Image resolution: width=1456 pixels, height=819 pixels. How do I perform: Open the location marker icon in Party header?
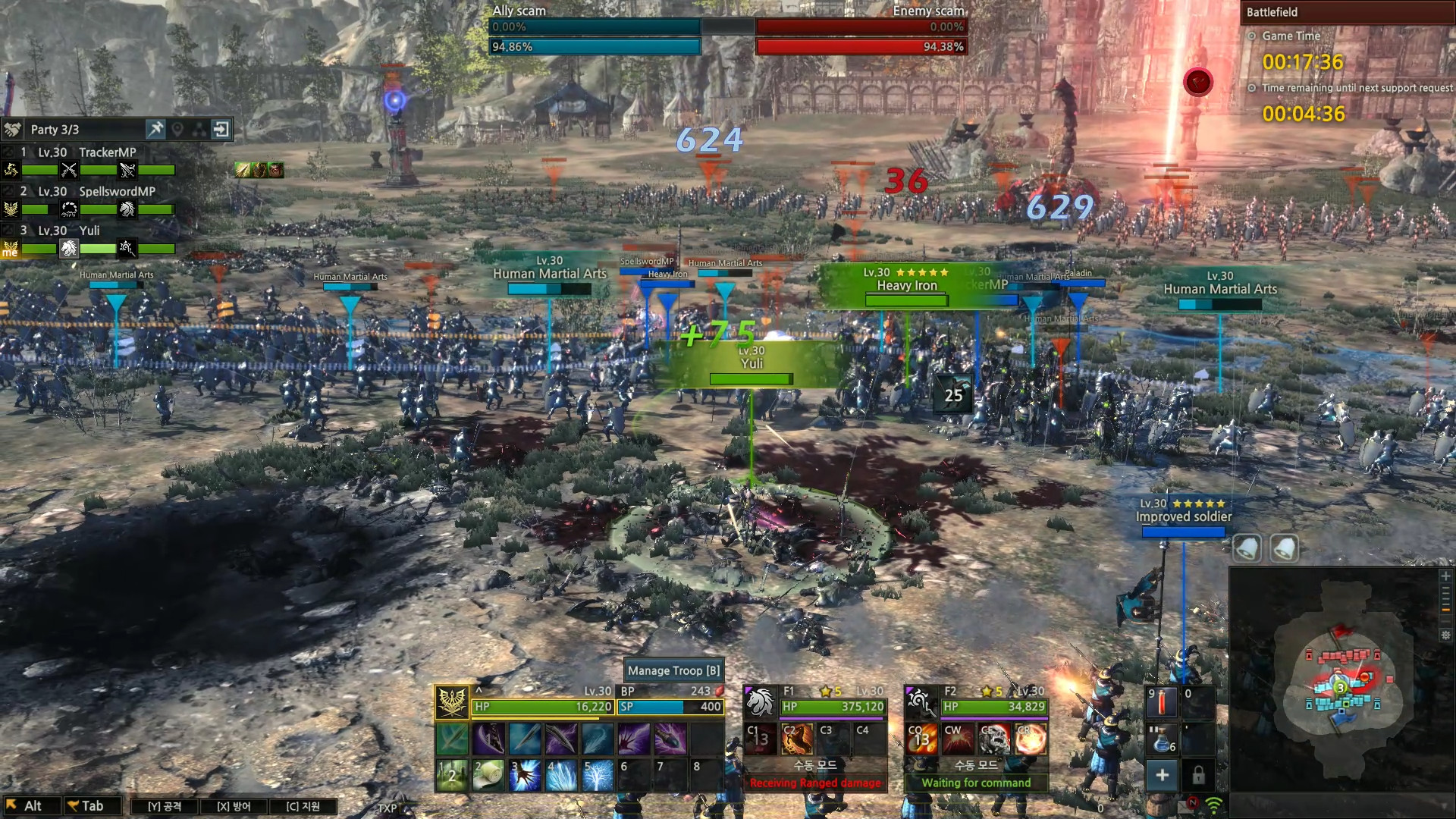pyautogui.click(x=177, y=129)
